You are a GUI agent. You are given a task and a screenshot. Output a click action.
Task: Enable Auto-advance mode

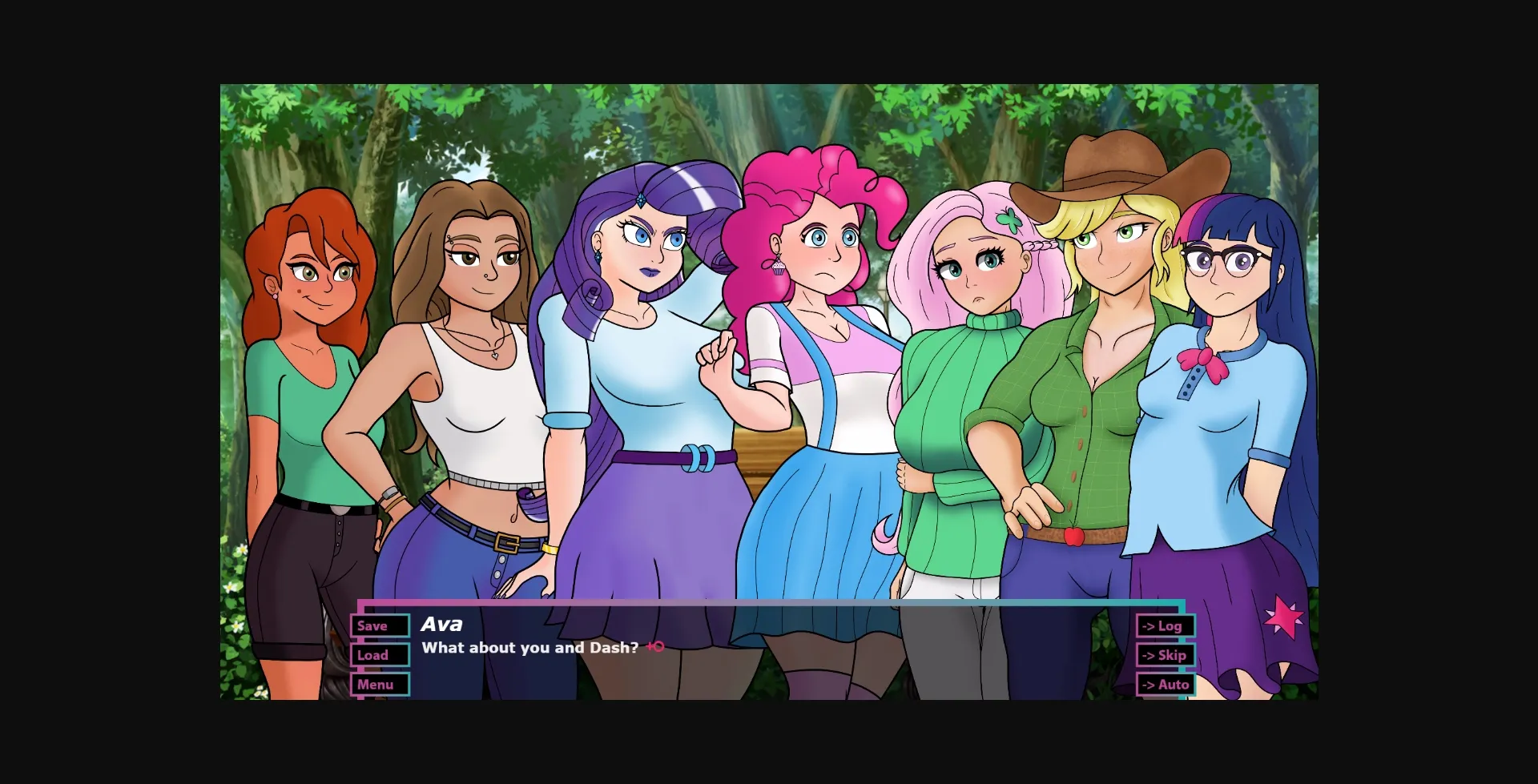[x=1166, y=684]
